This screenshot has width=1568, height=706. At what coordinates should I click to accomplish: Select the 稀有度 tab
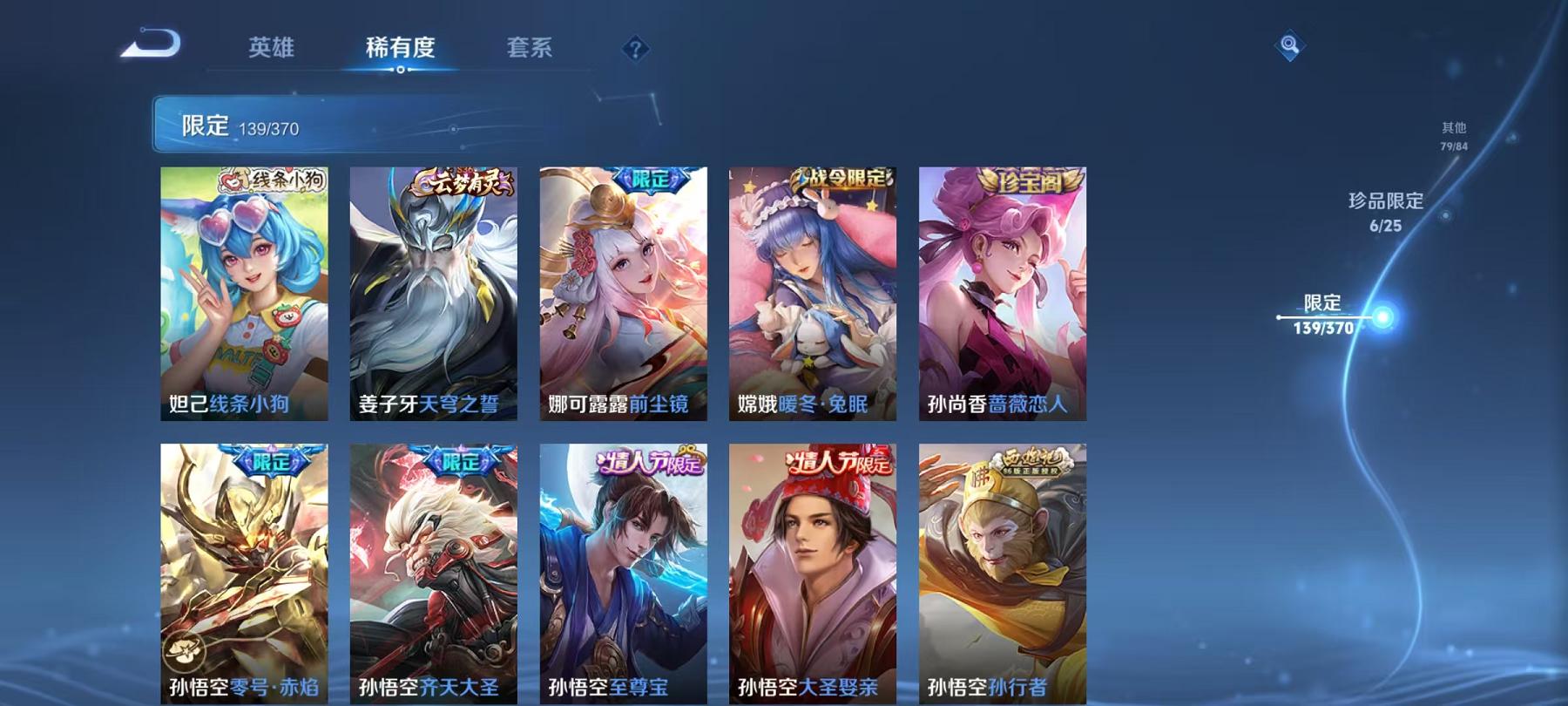tap(401, 49)
